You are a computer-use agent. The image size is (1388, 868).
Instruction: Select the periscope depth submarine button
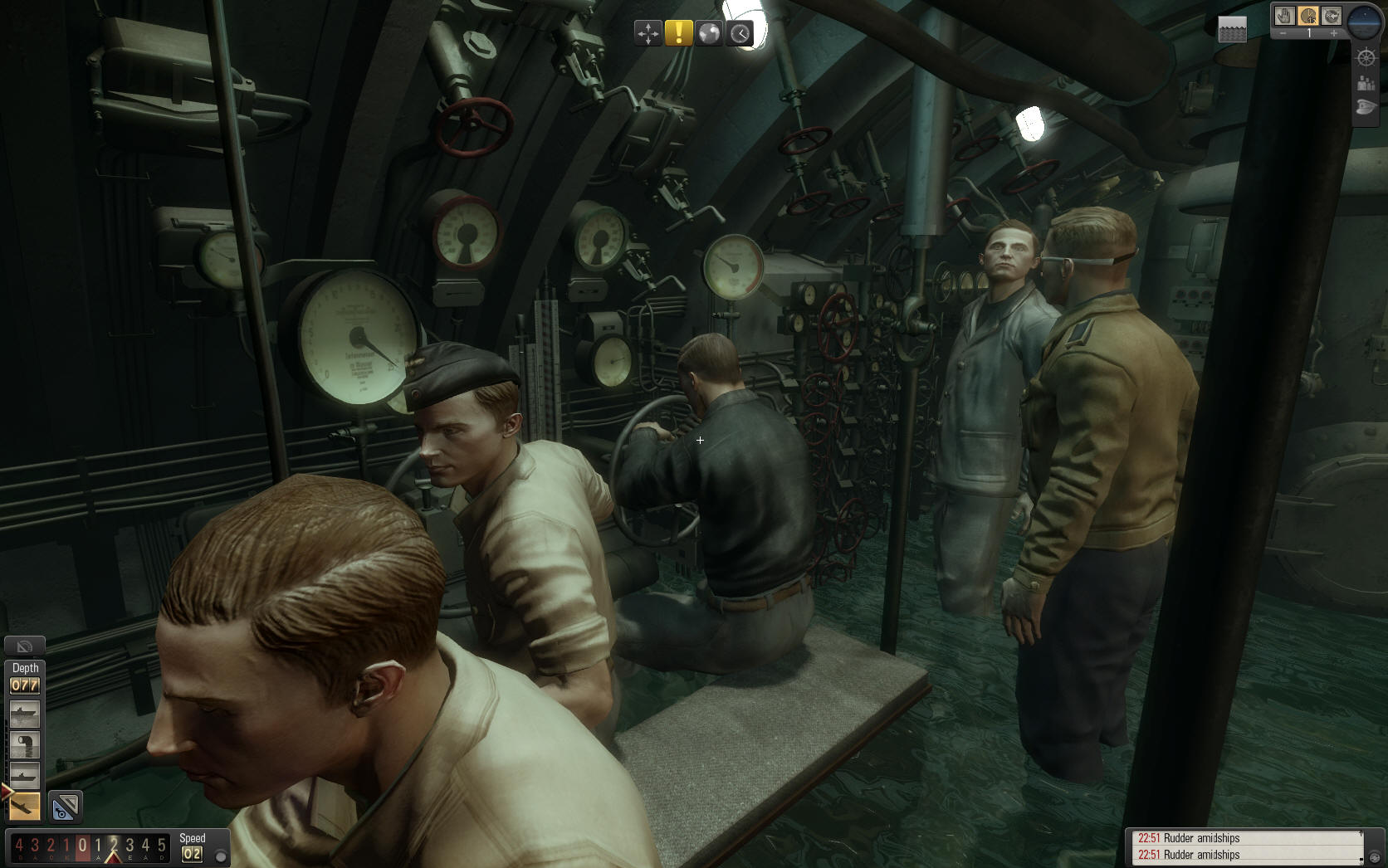tap(24, 775)
